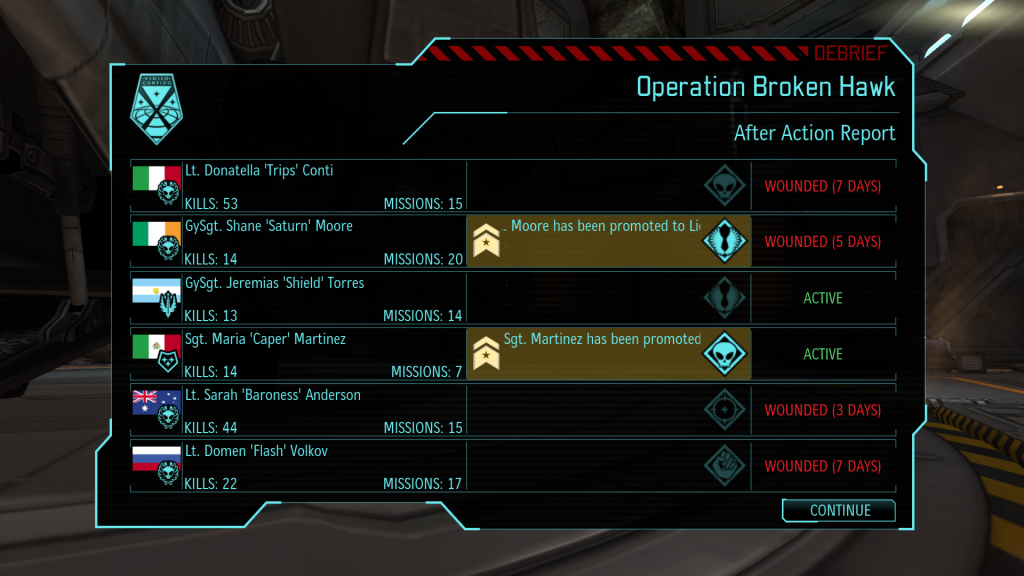This screenshot has height=576, width=1024.
Task: Select Lt. Domen 'Flash' Volkov row
Action: point(300,466)
